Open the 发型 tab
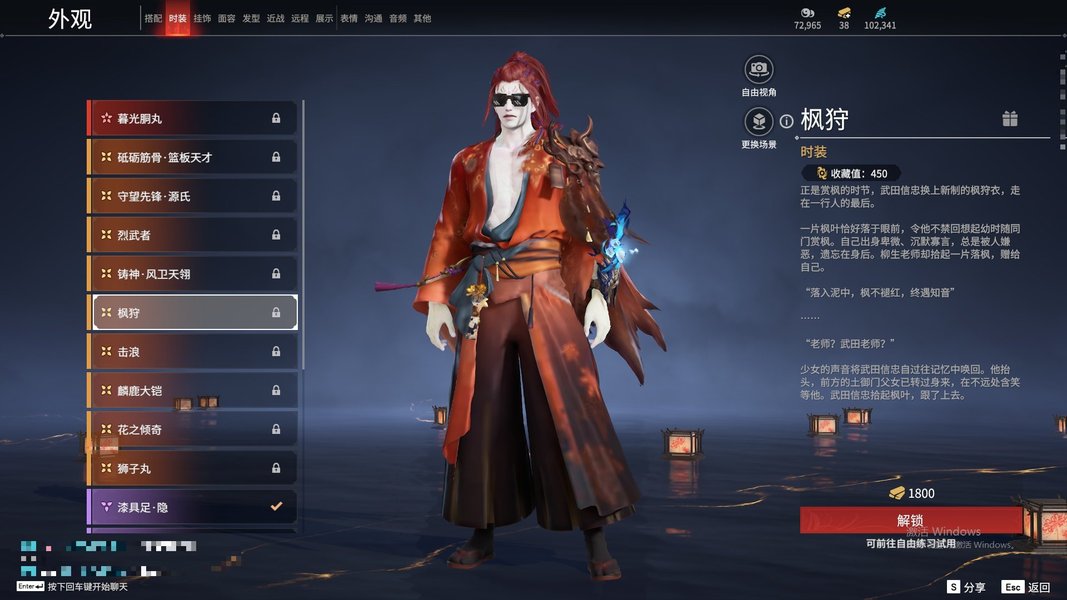This screenshot has width=1067, height=600. 251,18
